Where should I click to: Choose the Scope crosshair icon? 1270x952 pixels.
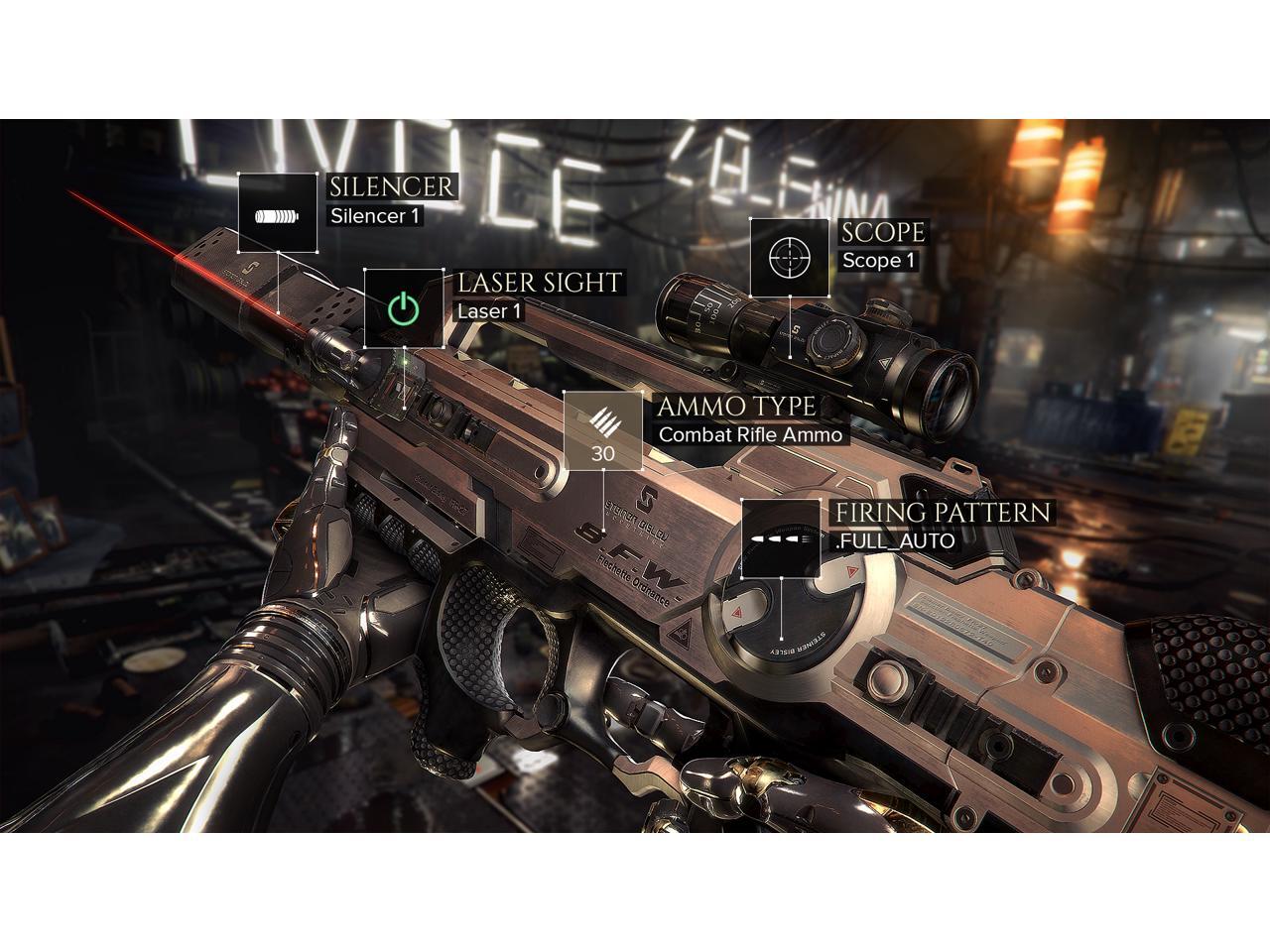789,258
